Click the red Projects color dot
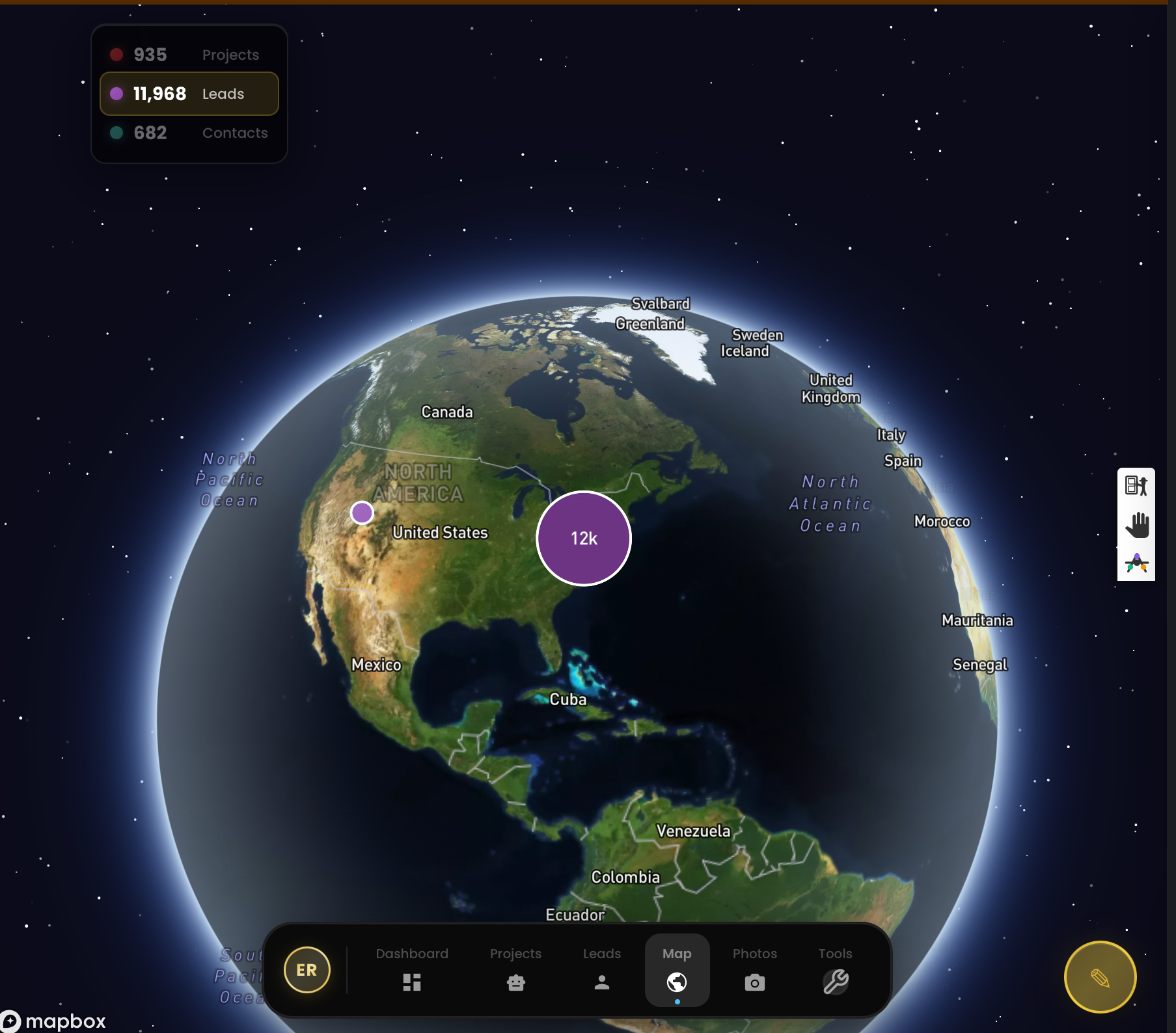This screenshot has width=1176, height=1033. [117, 54]
